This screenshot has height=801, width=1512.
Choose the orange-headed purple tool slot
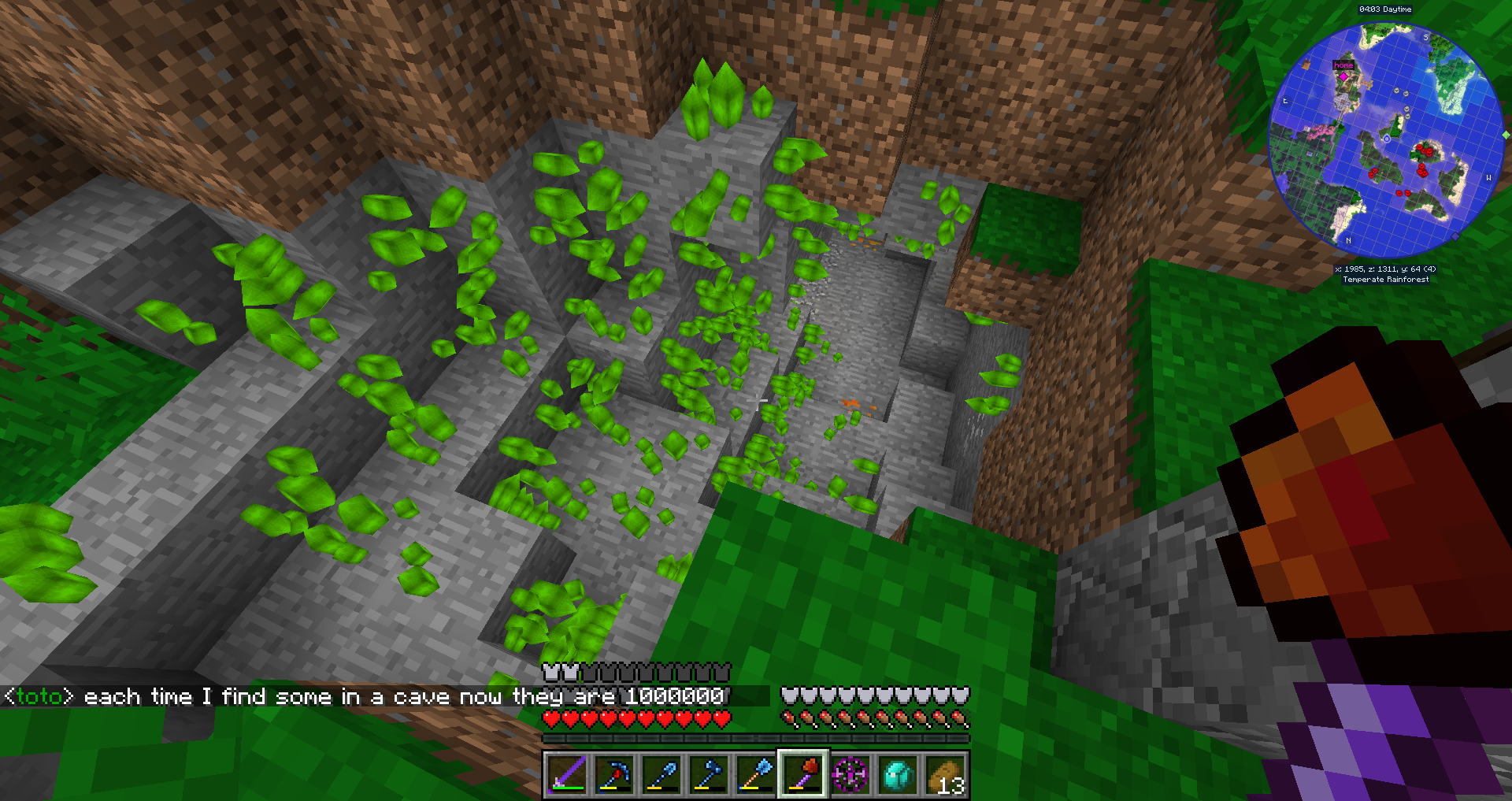pyautogui.click(x=802, y=774)
